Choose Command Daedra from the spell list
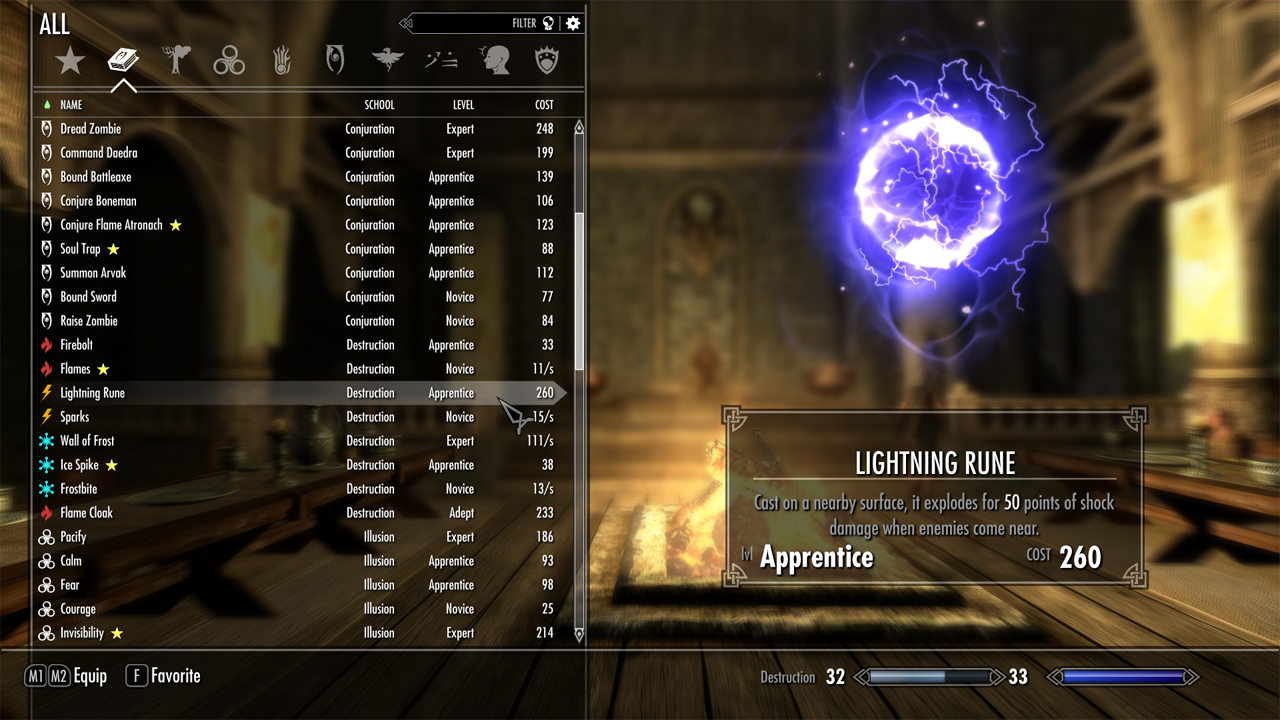This screenshot has height=720, width=1280. tap(99, 153)
